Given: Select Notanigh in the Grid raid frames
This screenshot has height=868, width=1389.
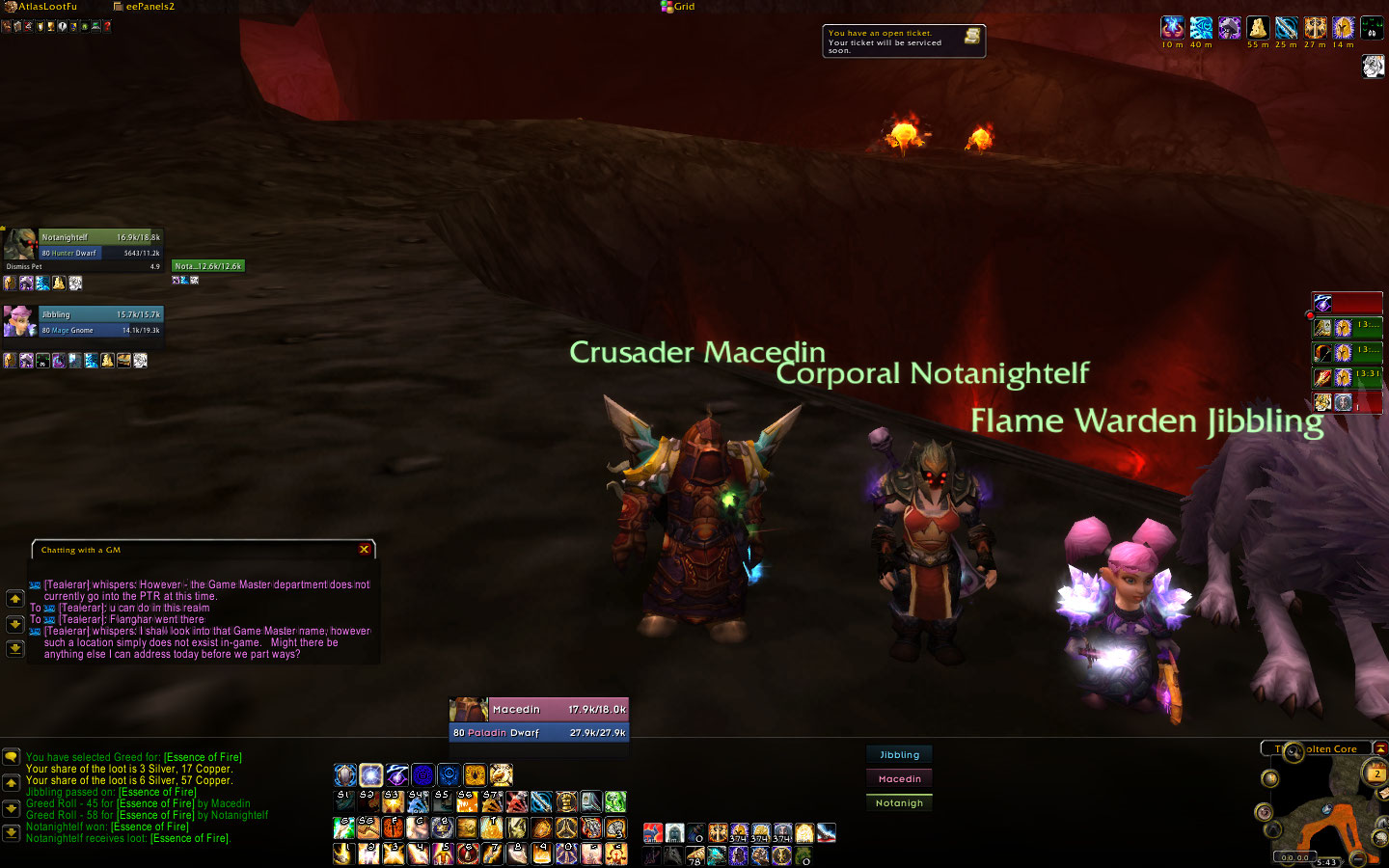Looking at the screenshot, I should coord(899,803).
